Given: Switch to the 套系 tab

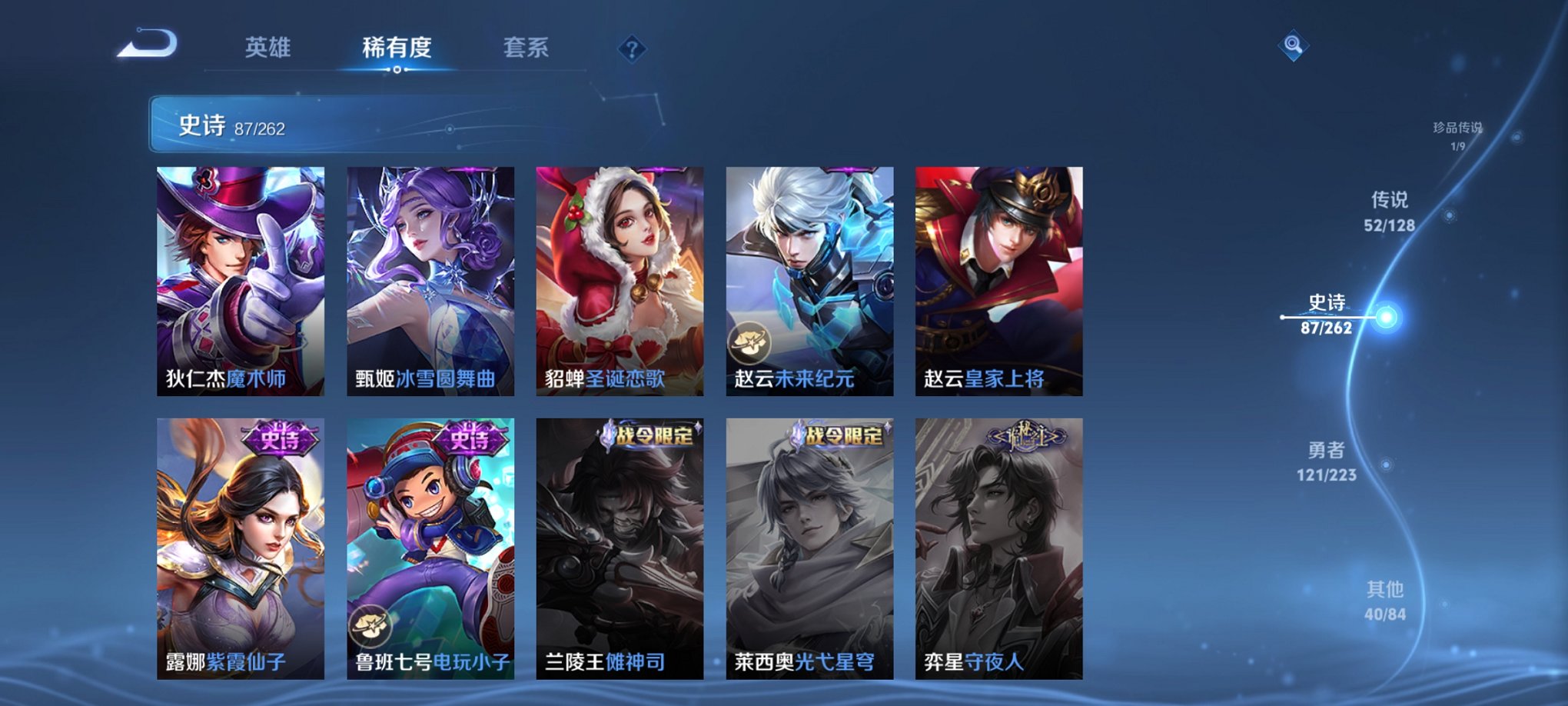Looking at the screenshot, I should pyautogui.click(x=526, y=48).
